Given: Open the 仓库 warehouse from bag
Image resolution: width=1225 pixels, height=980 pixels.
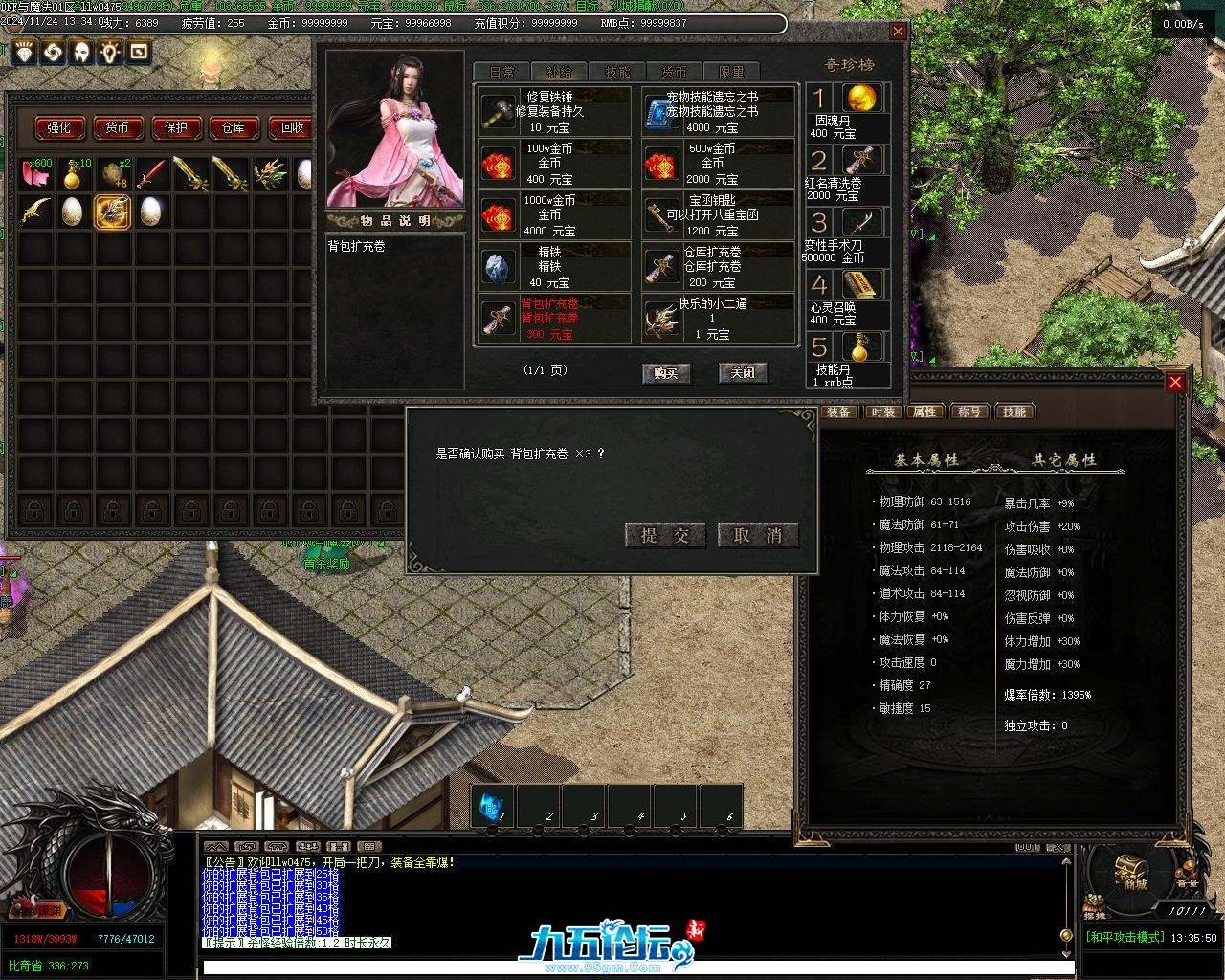Looking at the screenshot, I should tap(234, 127).
